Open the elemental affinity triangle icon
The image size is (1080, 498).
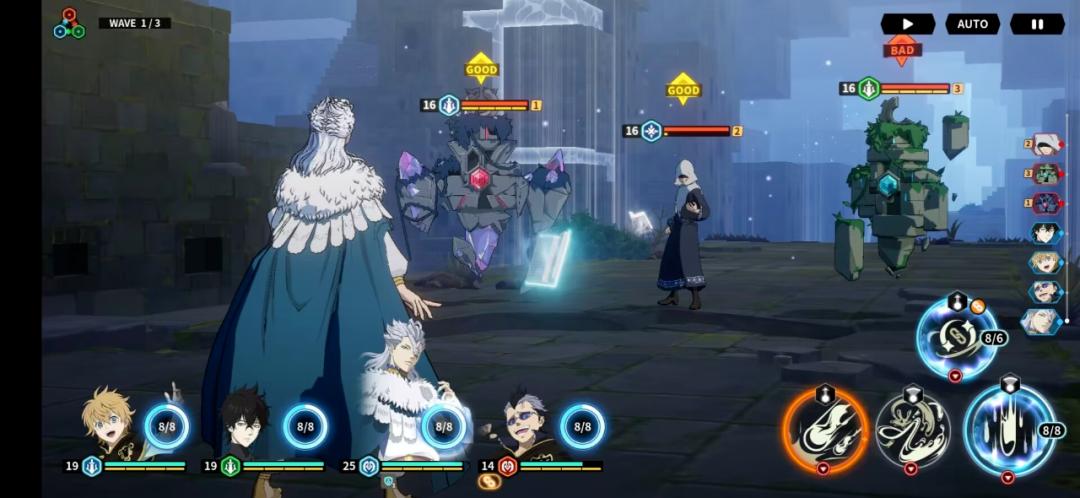click(69, 24)
